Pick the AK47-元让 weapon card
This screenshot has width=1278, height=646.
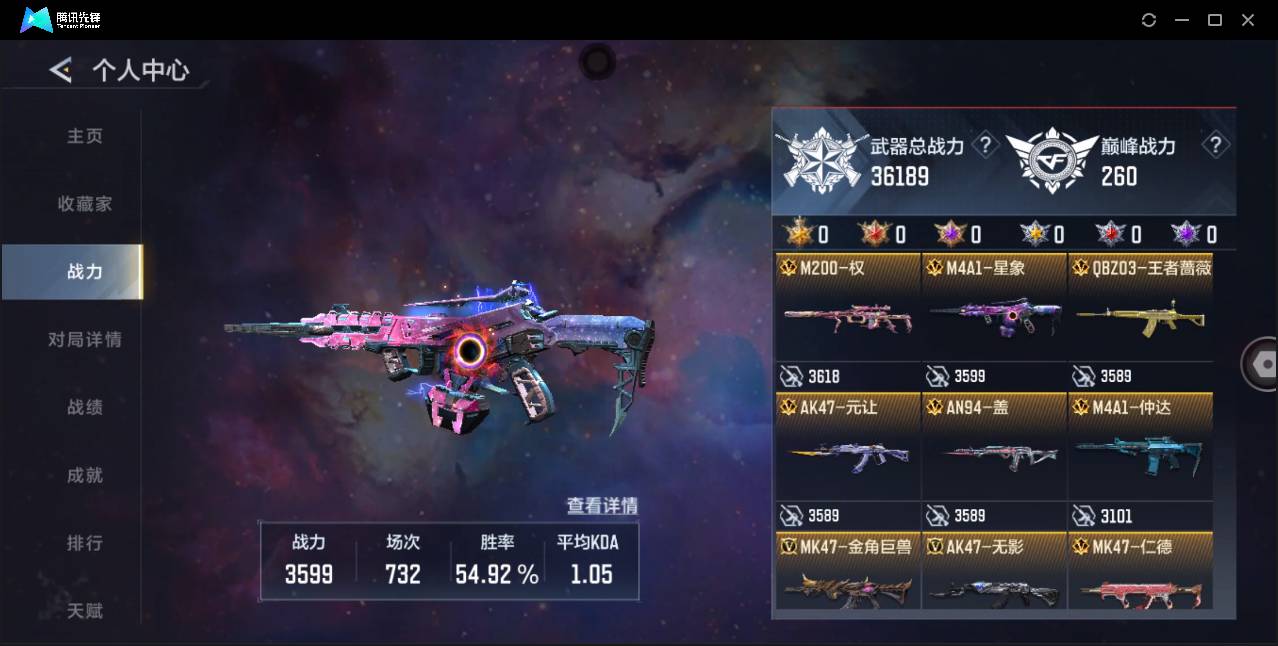tap(848, 457)
